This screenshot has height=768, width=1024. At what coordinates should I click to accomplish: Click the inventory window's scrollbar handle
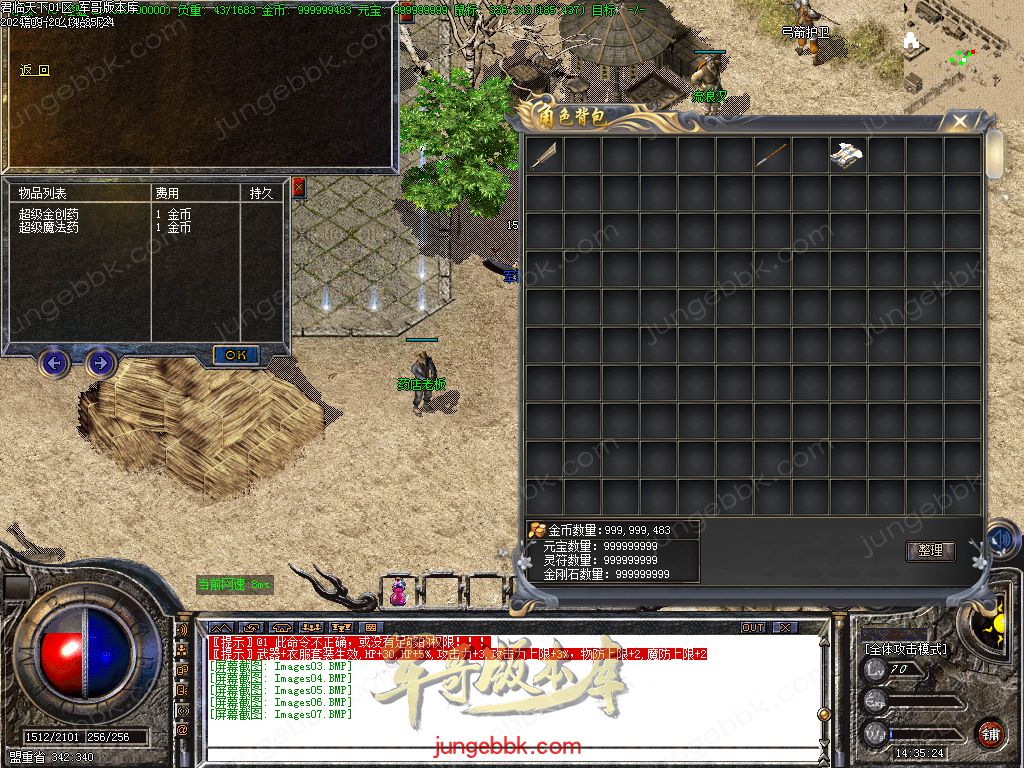click(x=994, y=155)
